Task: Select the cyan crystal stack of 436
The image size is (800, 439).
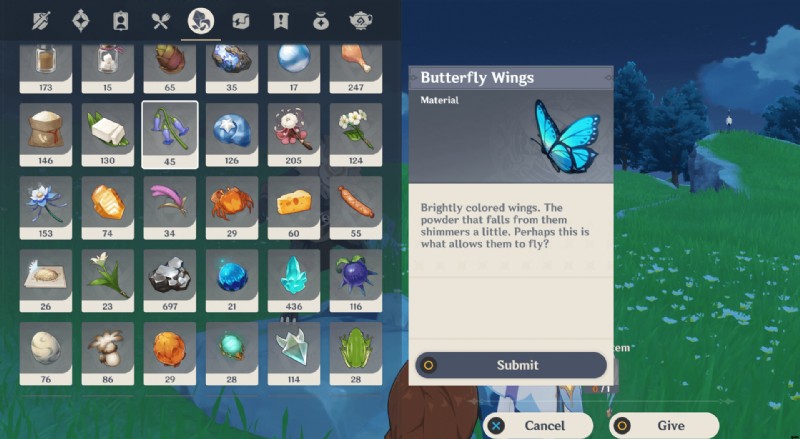Action: point(294,276)
